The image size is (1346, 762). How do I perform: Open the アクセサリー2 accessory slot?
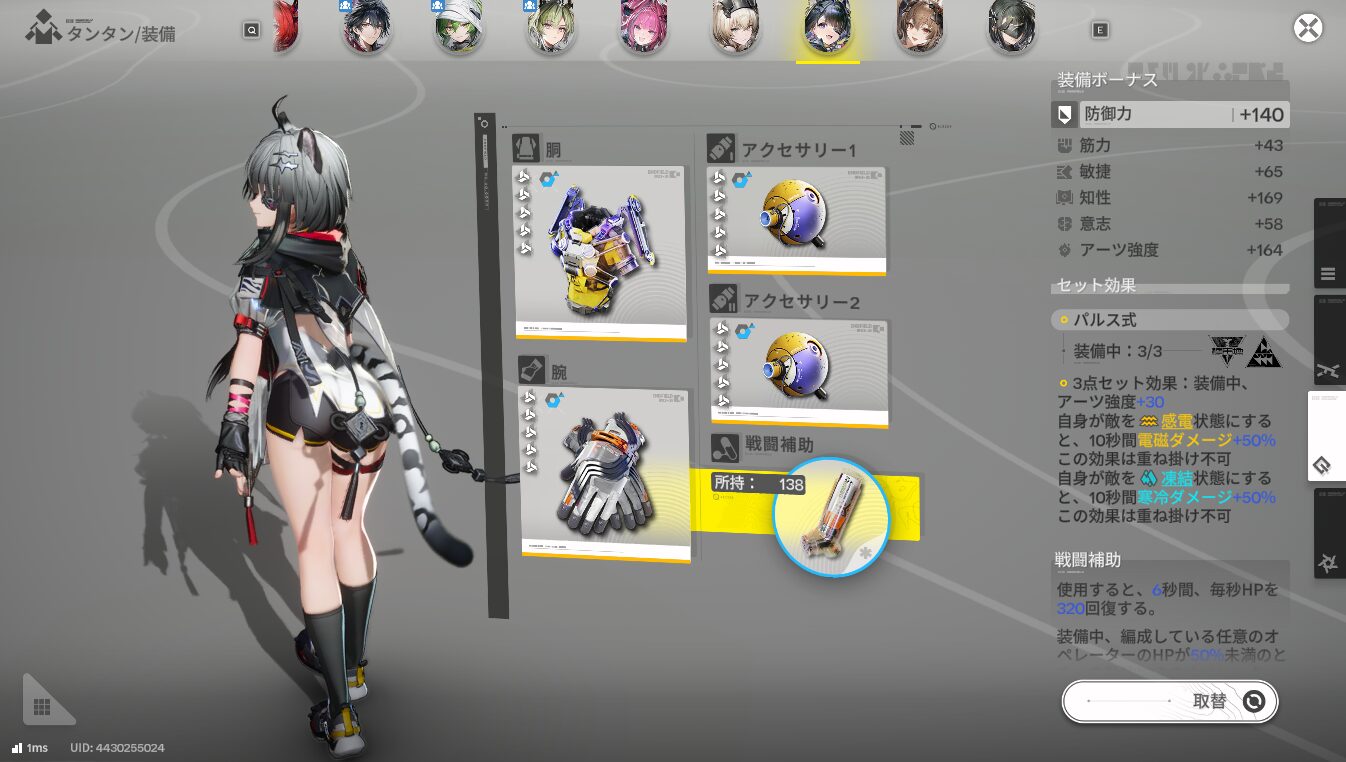[x=799, y=372]
